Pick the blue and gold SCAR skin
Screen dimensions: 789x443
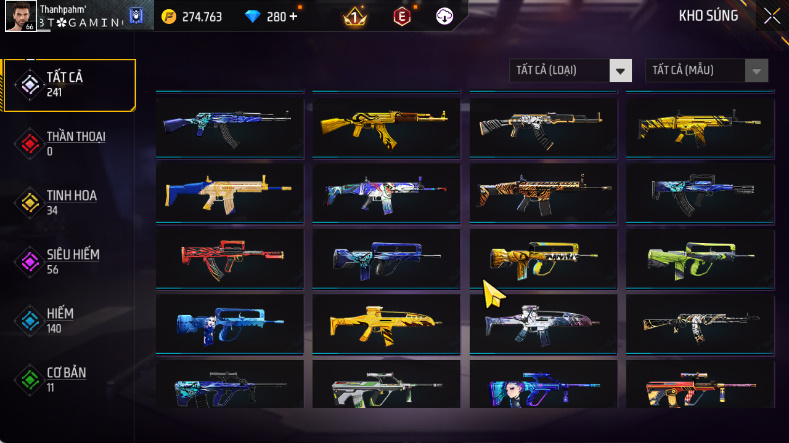click(x=230, y=190)
